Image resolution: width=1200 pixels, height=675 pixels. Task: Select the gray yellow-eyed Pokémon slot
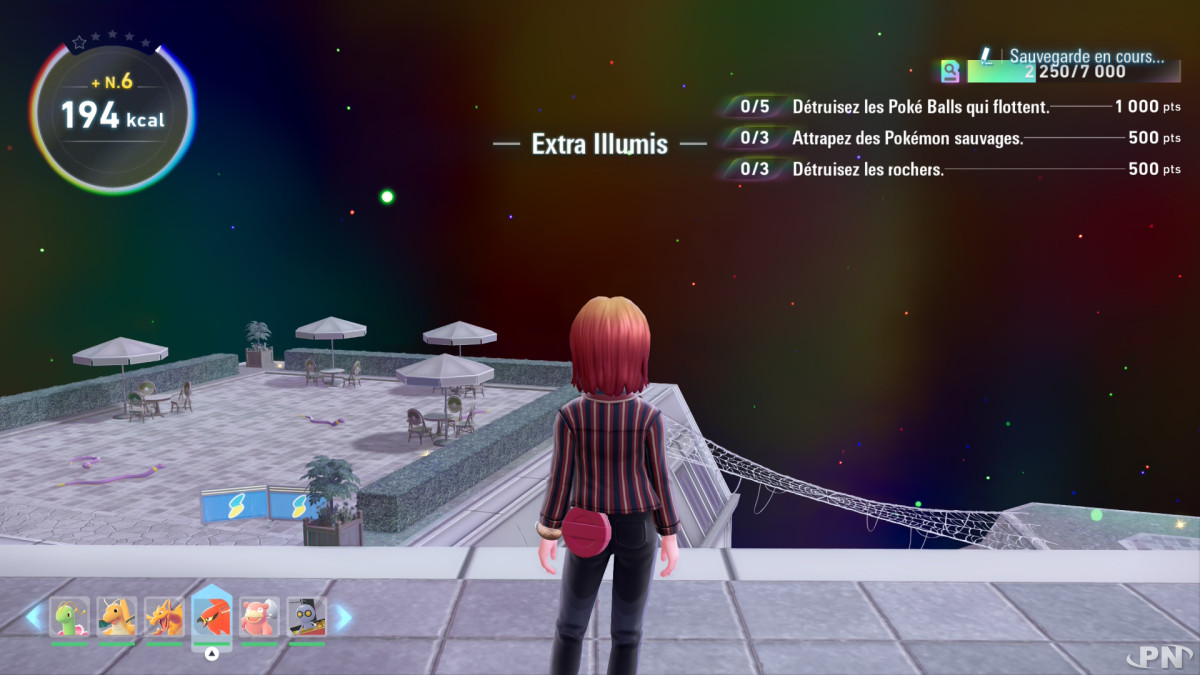coord(306,617)
